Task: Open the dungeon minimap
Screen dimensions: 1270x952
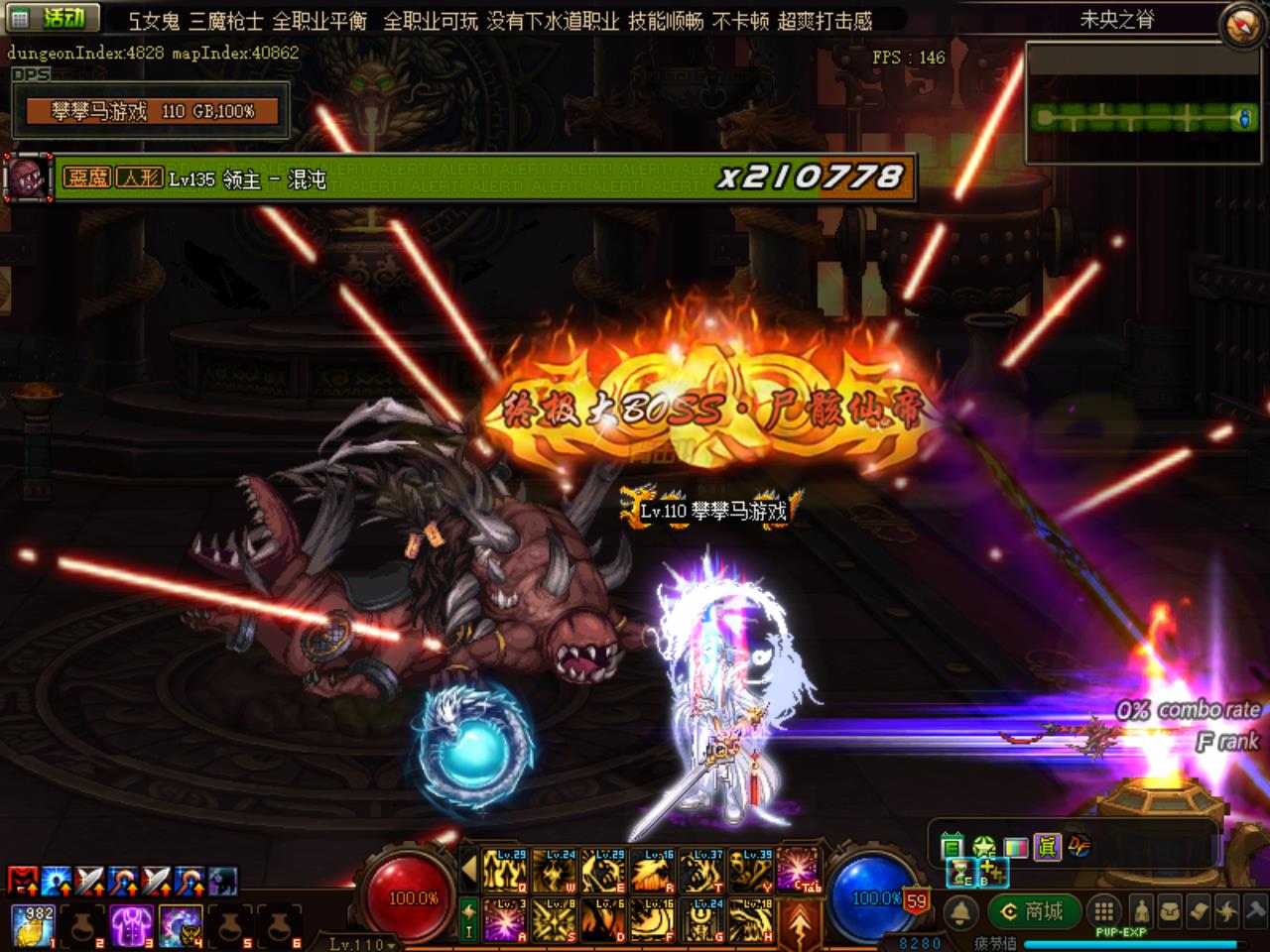Action: point(1143,103)
